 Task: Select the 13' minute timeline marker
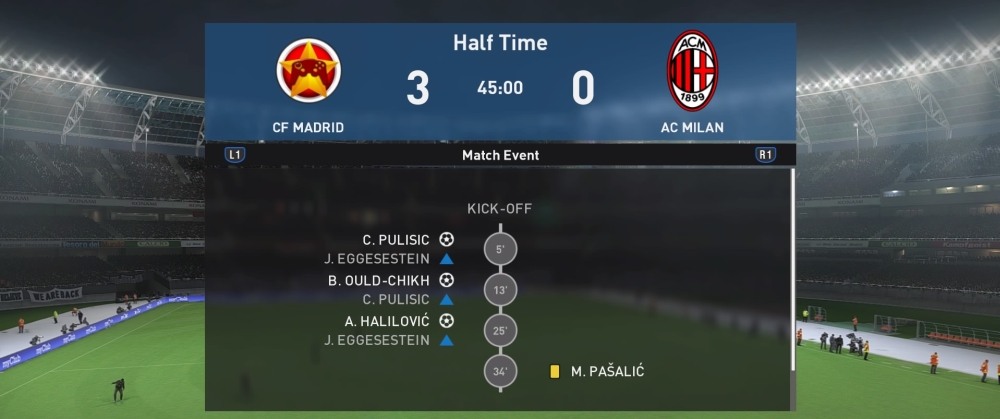pos(500,290)
